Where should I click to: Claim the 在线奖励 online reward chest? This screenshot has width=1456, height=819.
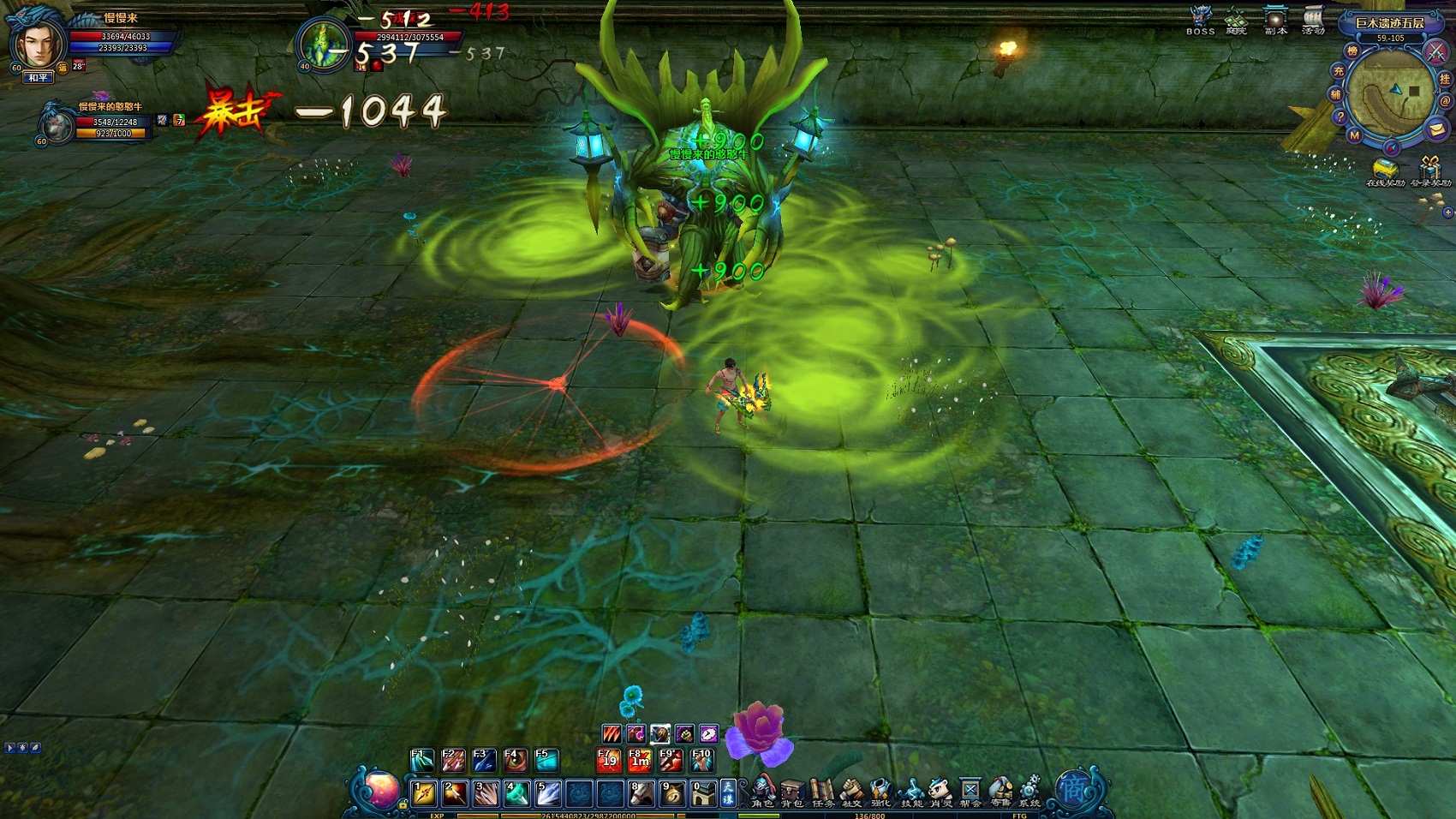(1384, 170)
